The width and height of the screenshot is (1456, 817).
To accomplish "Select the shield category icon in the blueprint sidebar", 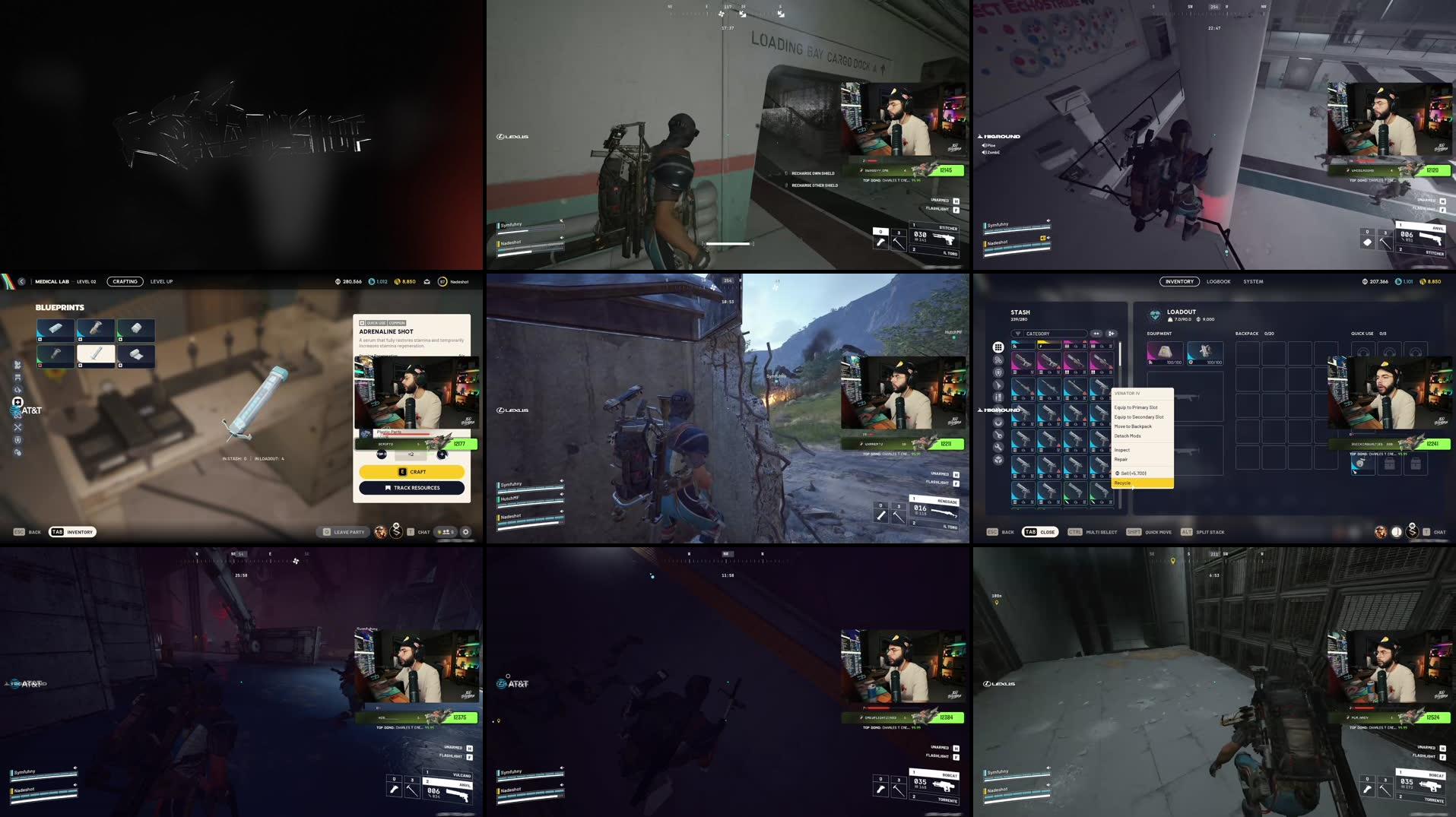I will click(x=17, y=439).
